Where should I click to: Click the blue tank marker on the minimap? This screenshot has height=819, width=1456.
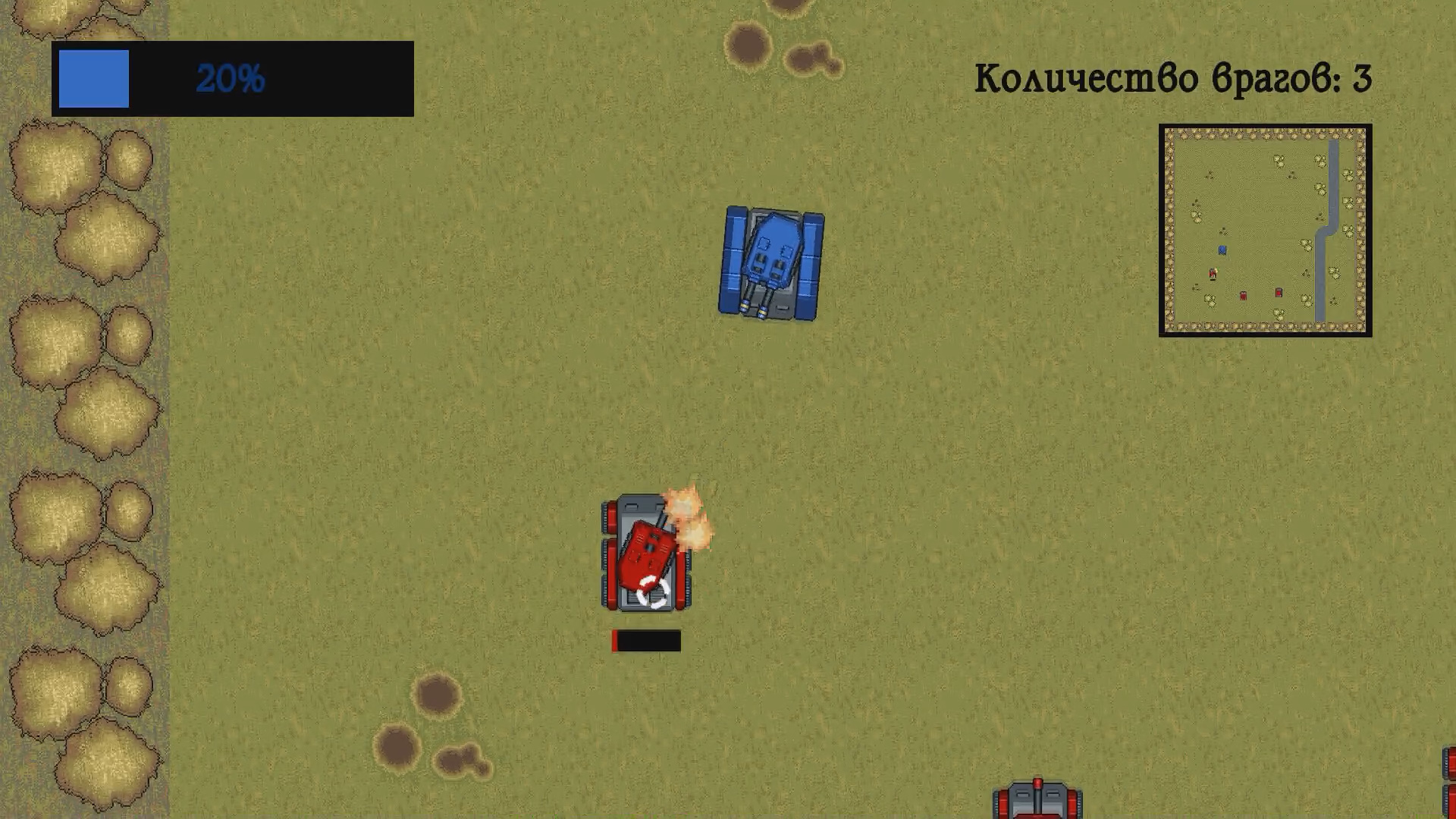click(x=1222, y=250)
